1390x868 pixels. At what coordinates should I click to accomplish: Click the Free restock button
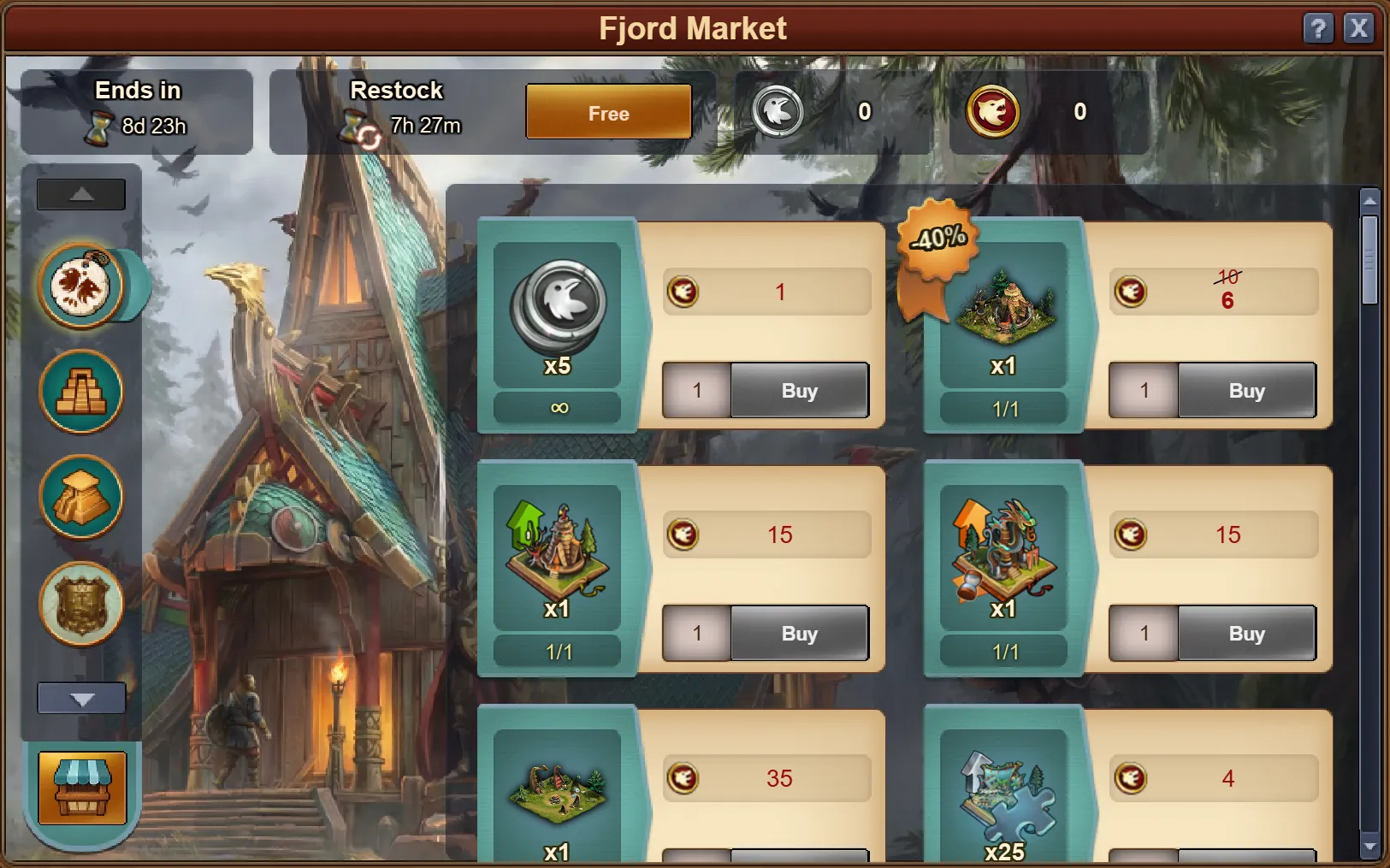[608, 112]
